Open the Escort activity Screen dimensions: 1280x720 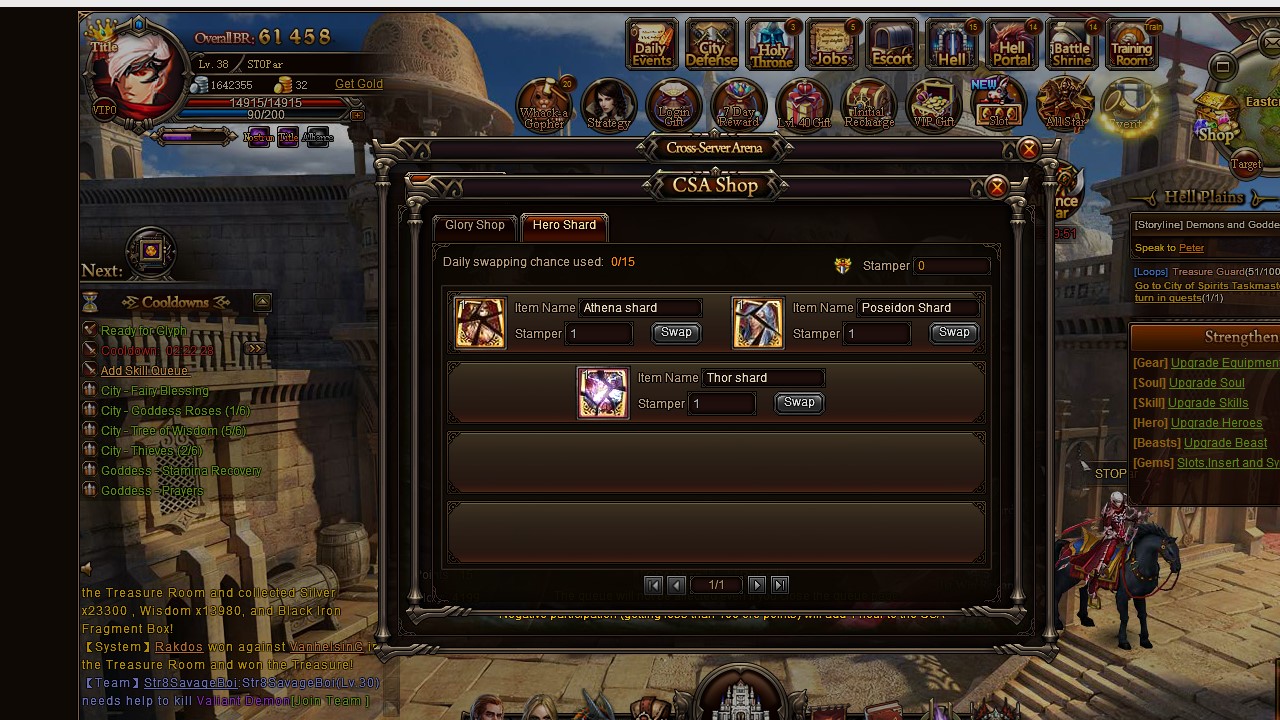[891, 45]
